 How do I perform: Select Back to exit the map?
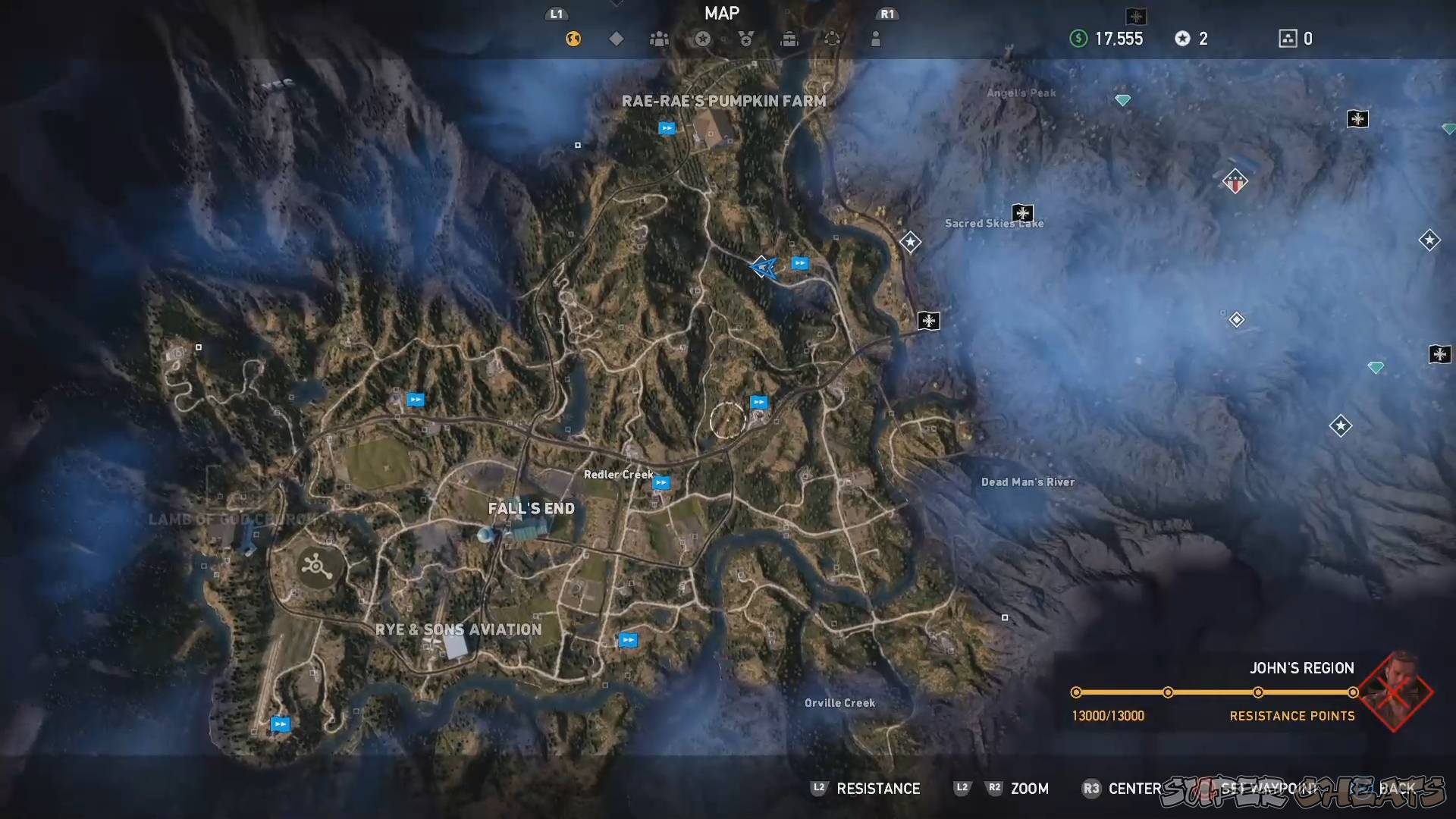(1399, 789)
